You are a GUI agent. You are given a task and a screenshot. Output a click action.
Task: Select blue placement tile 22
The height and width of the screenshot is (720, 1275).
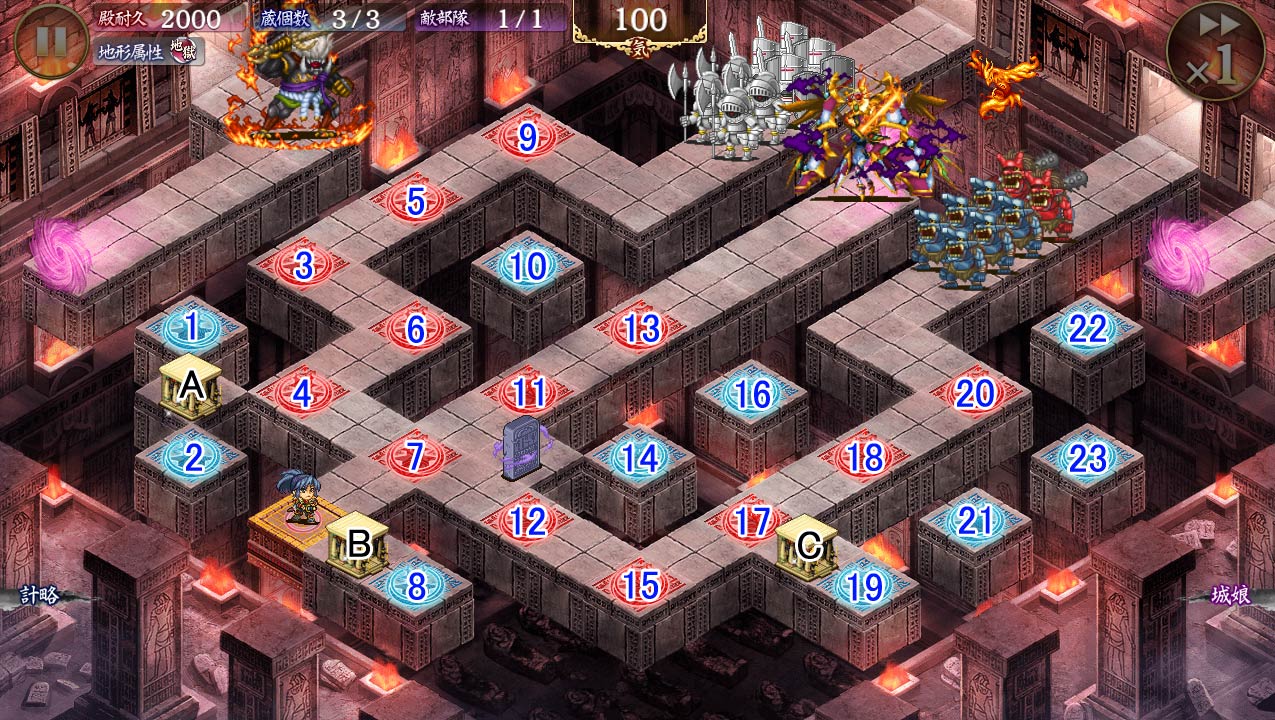(x=1087, y=329)
